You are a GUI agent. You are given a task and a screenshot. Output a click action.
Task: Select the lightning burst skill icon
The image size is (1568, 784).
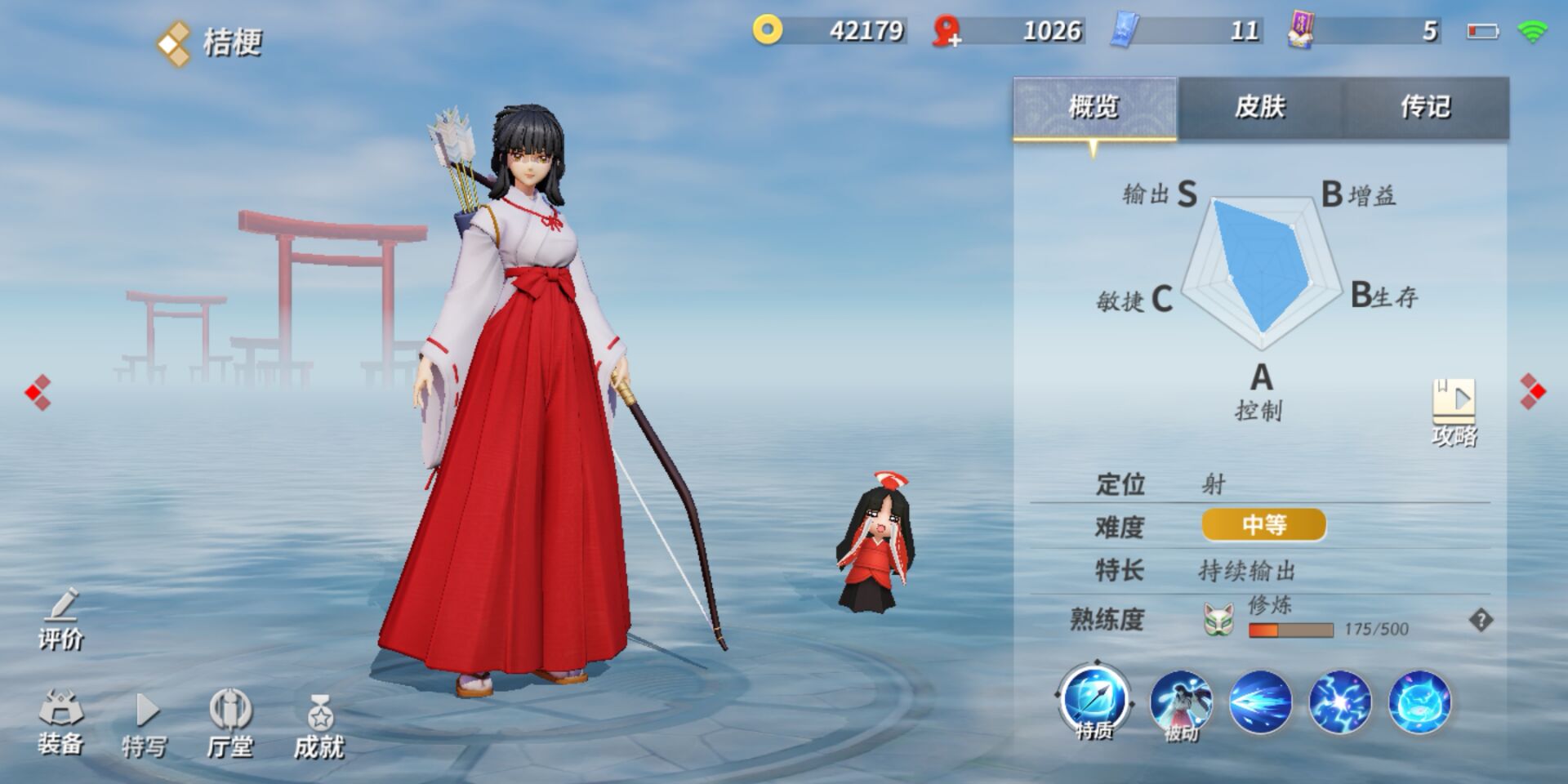1339,702
